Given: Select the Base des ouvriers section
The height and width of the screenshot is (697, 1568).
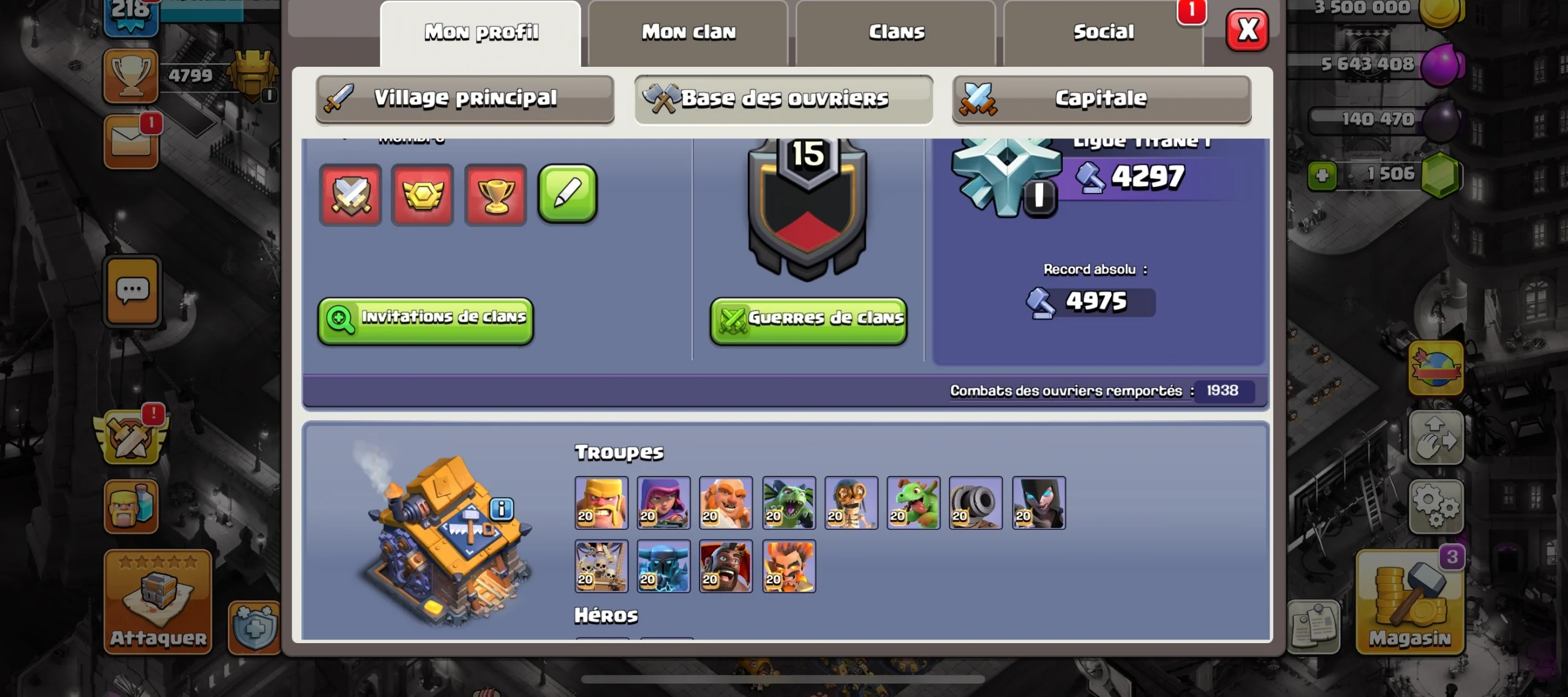Looking at the screenshot, I should click(x=783, y=99).
